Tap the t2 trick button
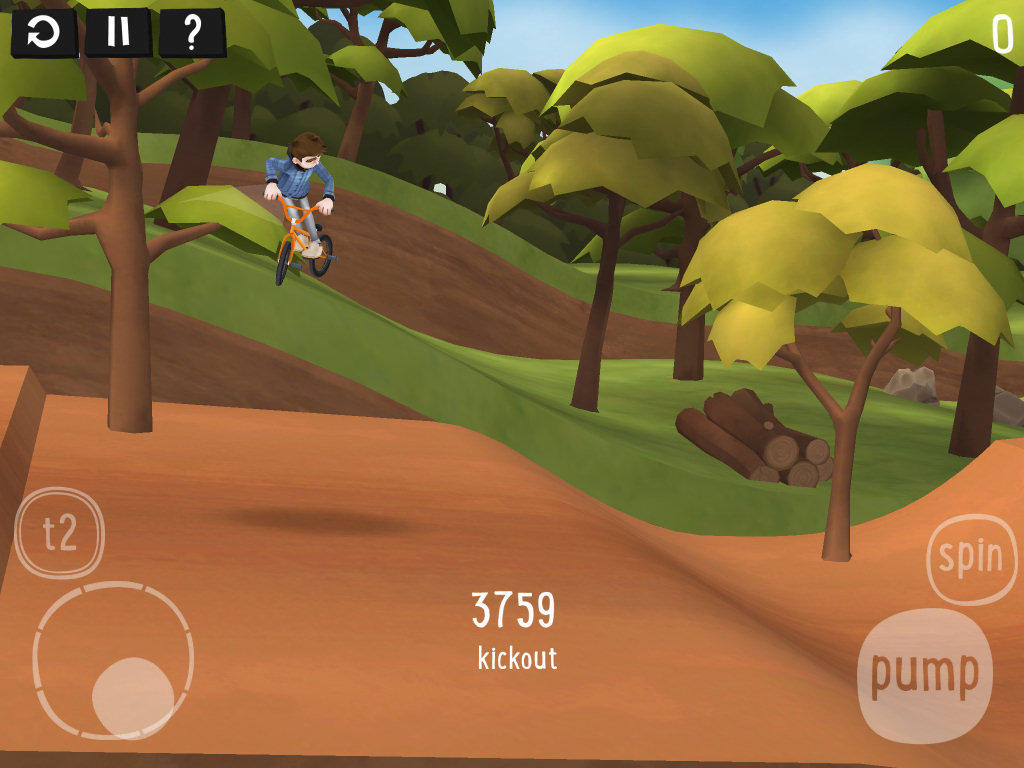 [60, 533]
